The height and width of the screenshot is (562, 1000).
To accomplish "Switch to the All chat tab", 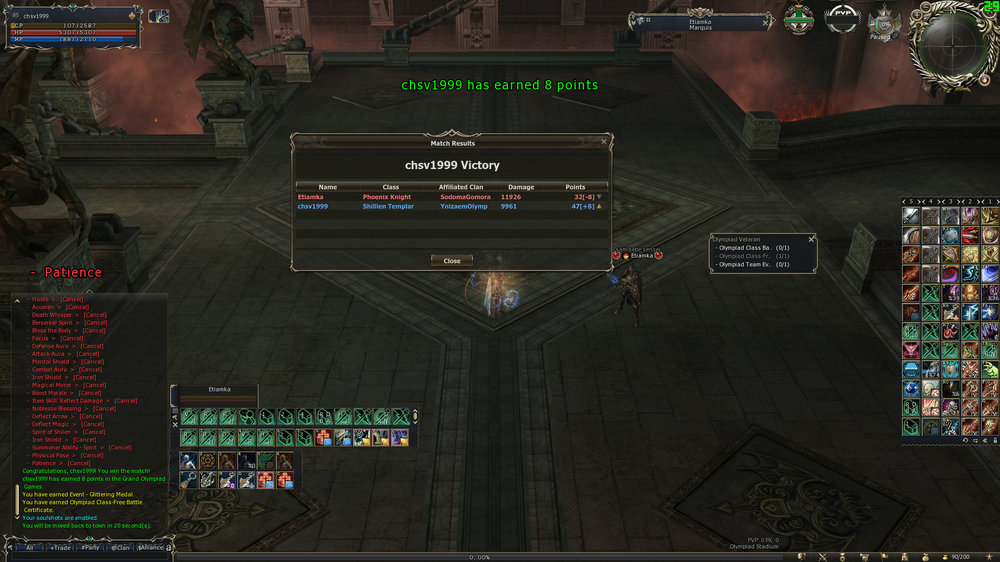I will click(30, 548).
